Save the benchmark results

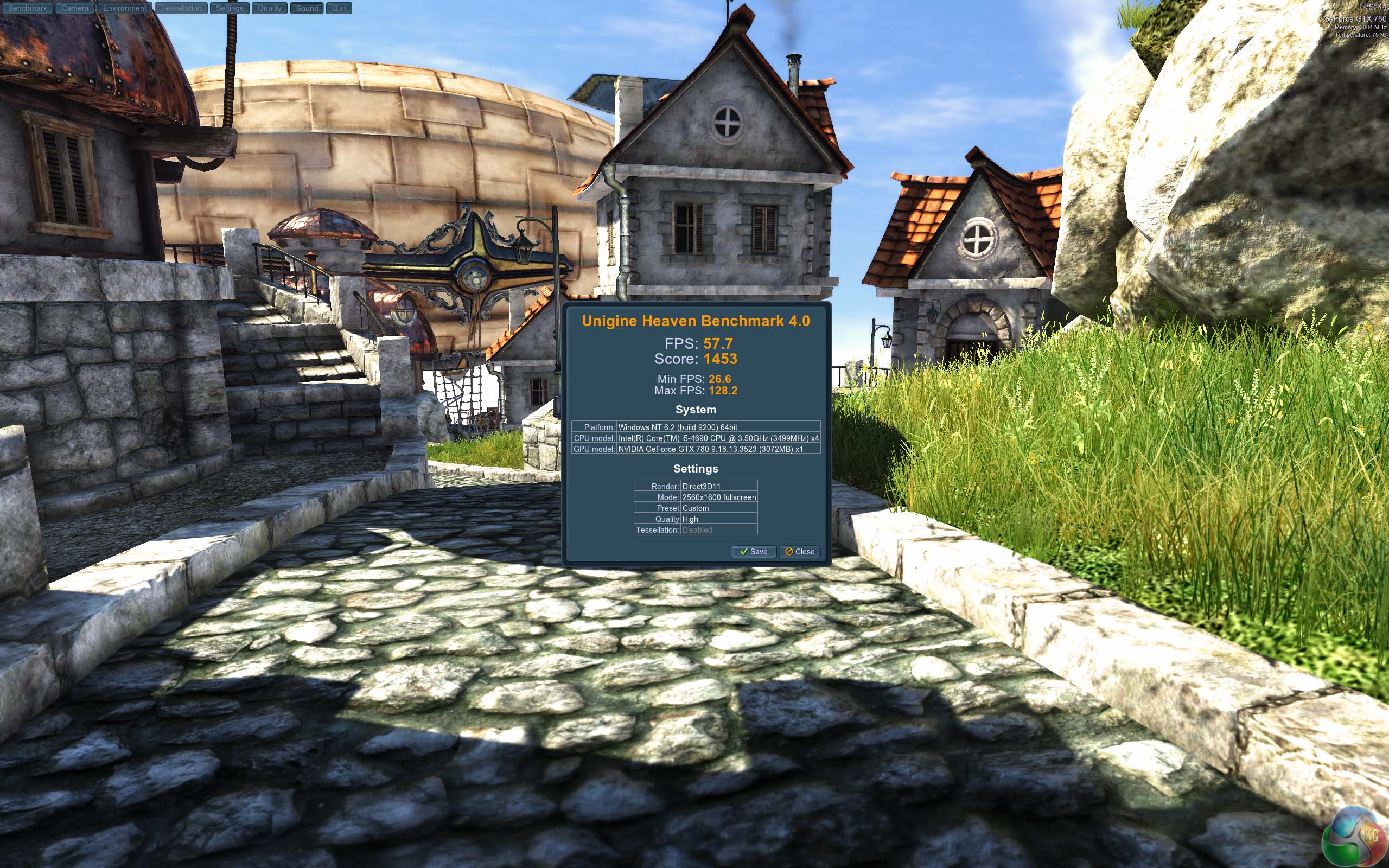tap(754, 552)
